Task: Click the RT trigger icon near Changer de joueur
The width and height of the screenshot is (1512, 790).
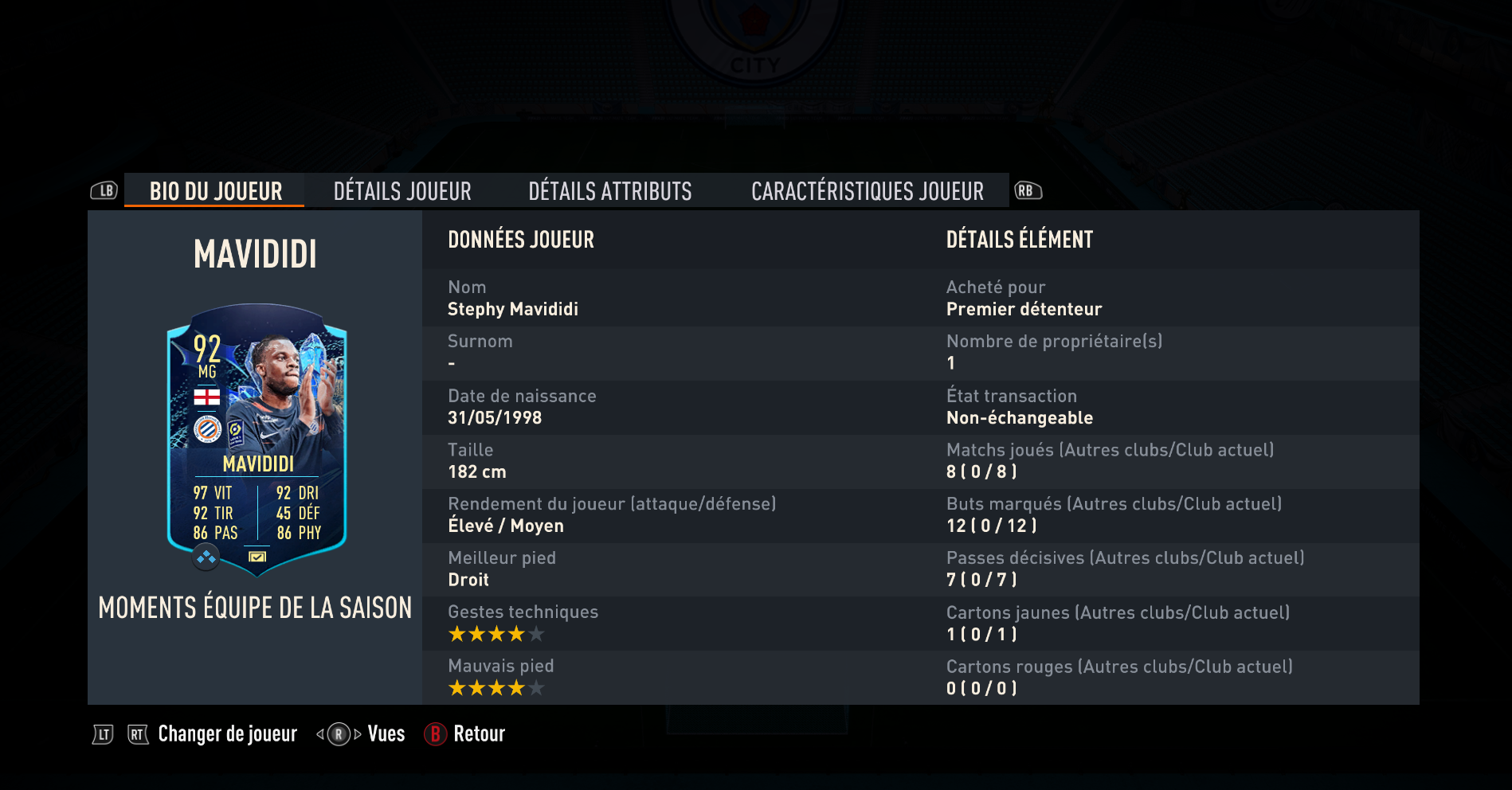Action: pyautogui.click(x=137, y=733)
